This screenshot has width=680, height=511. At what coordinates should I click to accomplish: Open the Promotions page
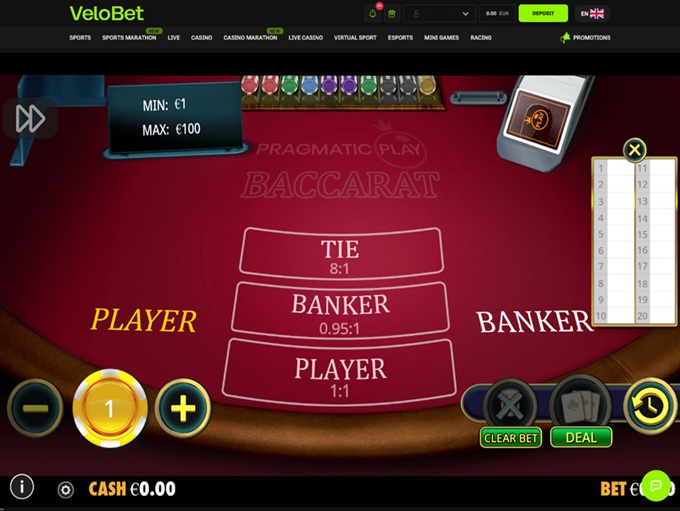586,38
